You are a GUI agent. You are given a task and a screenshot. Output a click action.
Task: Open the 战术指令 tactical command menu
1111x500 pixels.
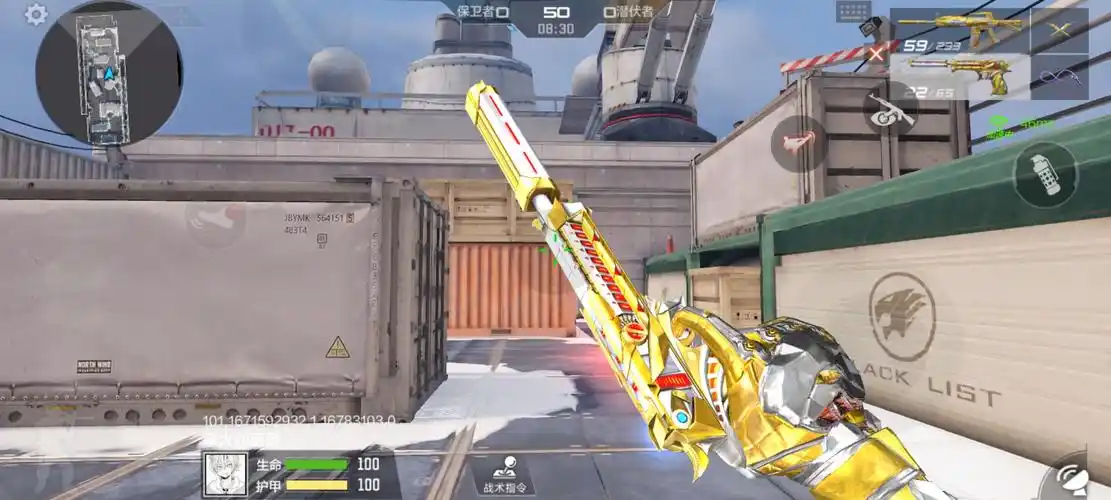pos(503,475)
